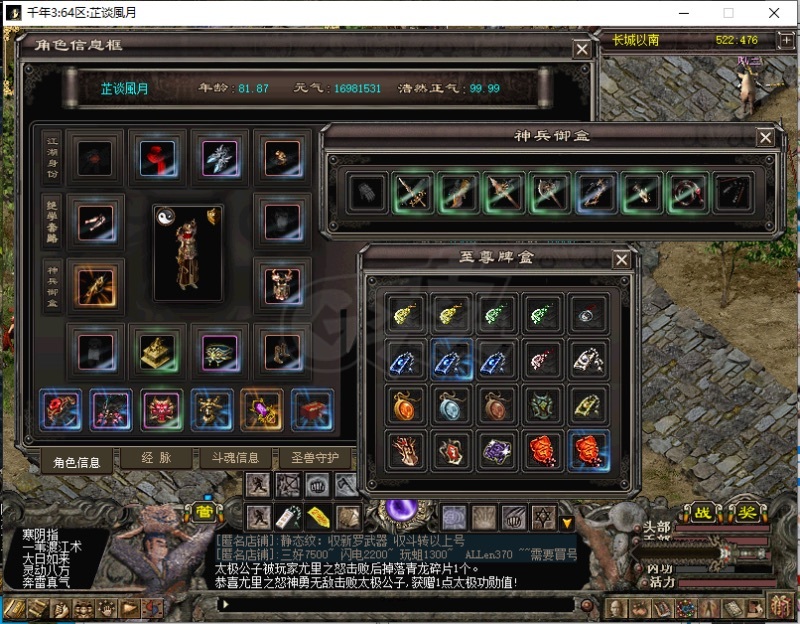Open the 奖 reward button
This screenshot has height=624, width=800.
coord(745,512)
